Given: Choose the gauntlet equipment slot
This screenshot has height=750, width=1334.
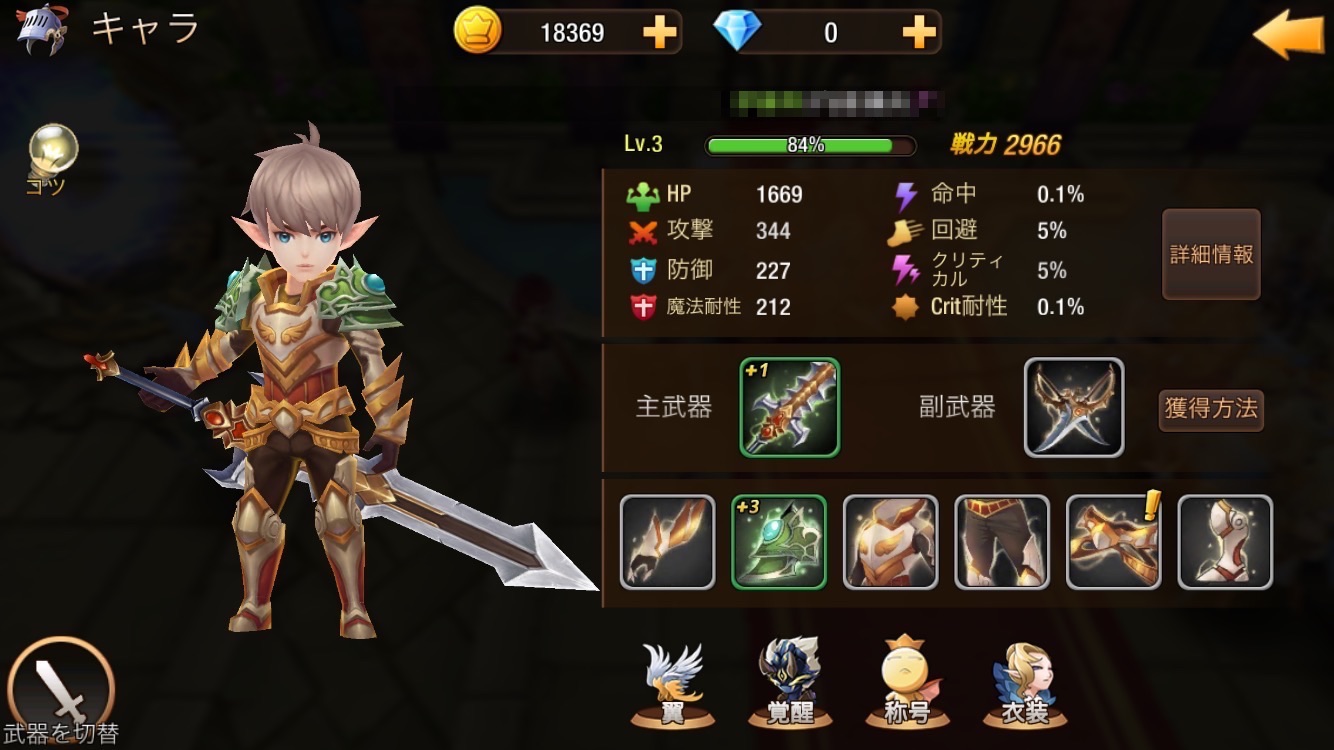Looking at the screenshot, I should coord(668,541).
